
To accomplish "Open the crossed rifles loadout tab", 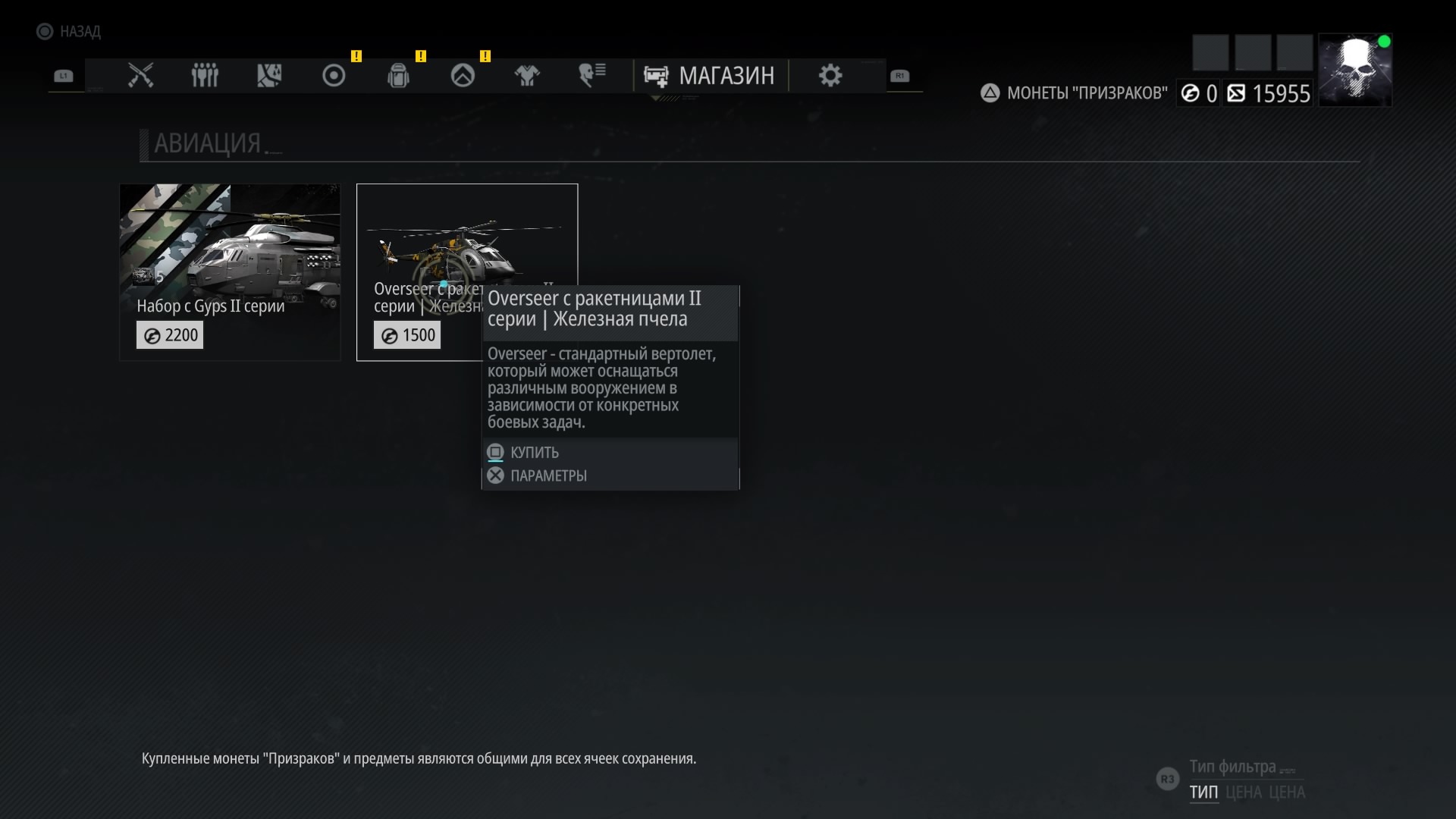I will (140, 75).
